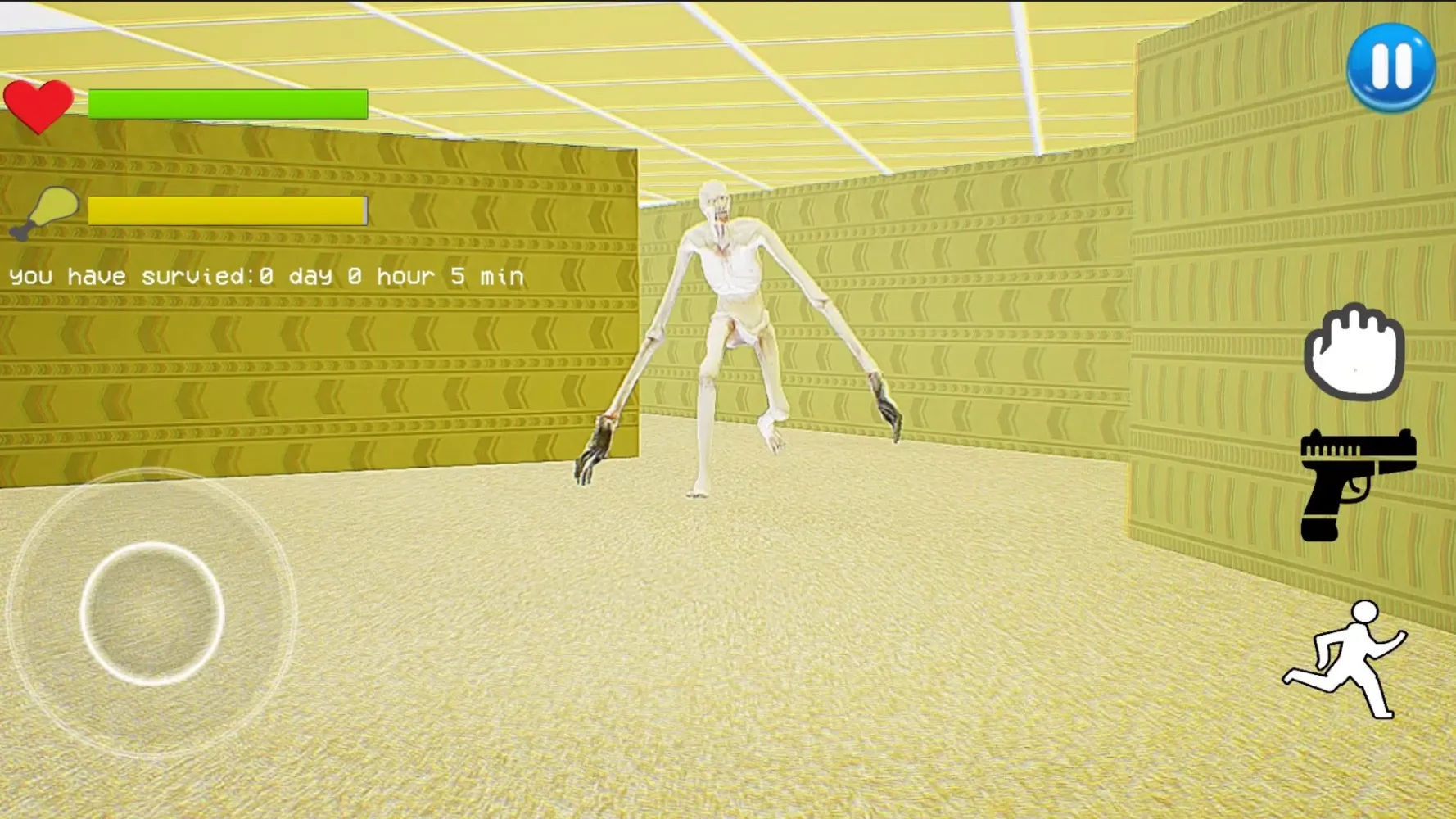
Task: Click the green health progress bar
Action: tap(227, 105)
